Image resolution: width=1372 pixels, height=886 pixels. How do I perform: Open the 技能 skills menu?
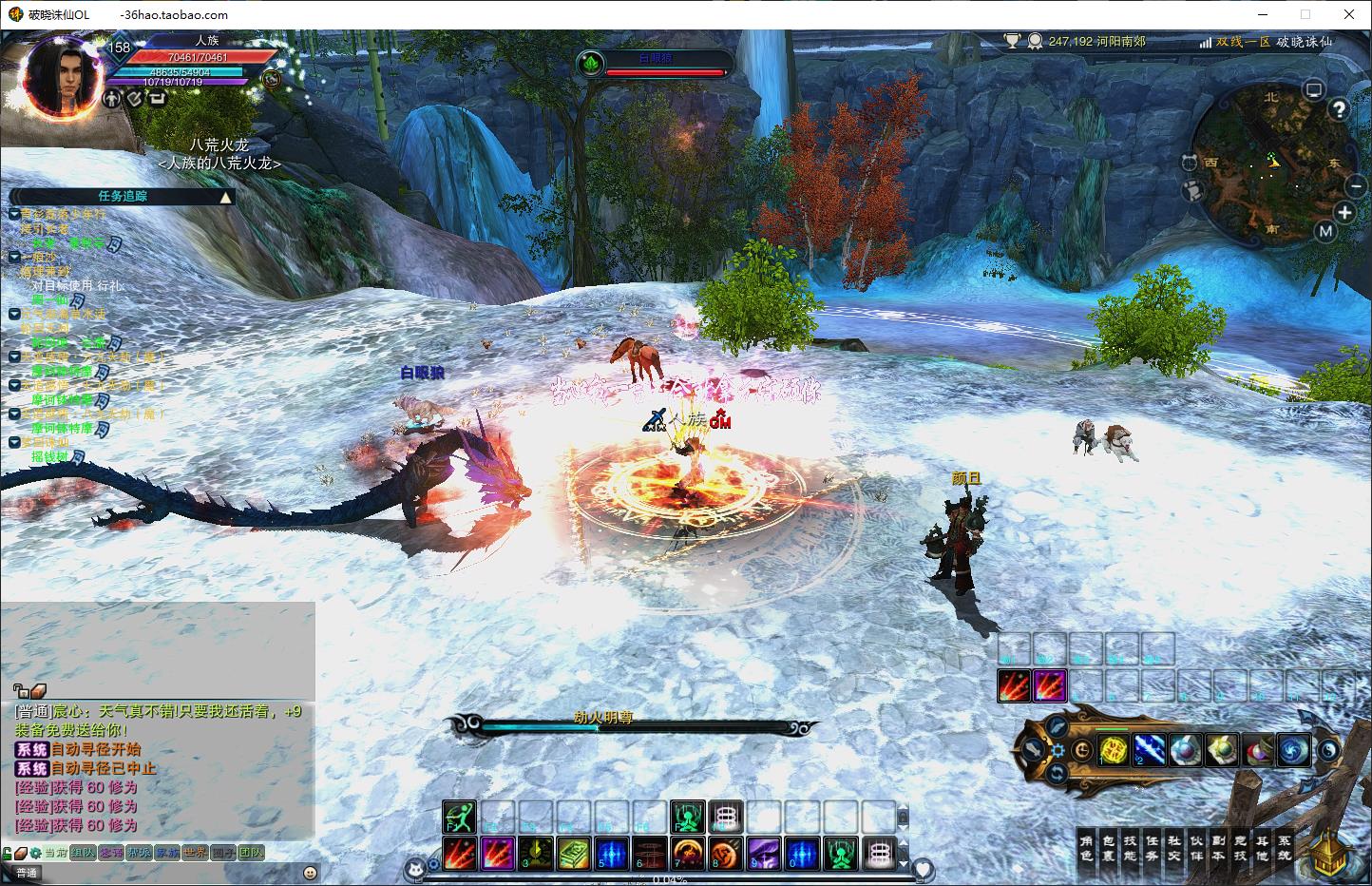pos(1130,848)
